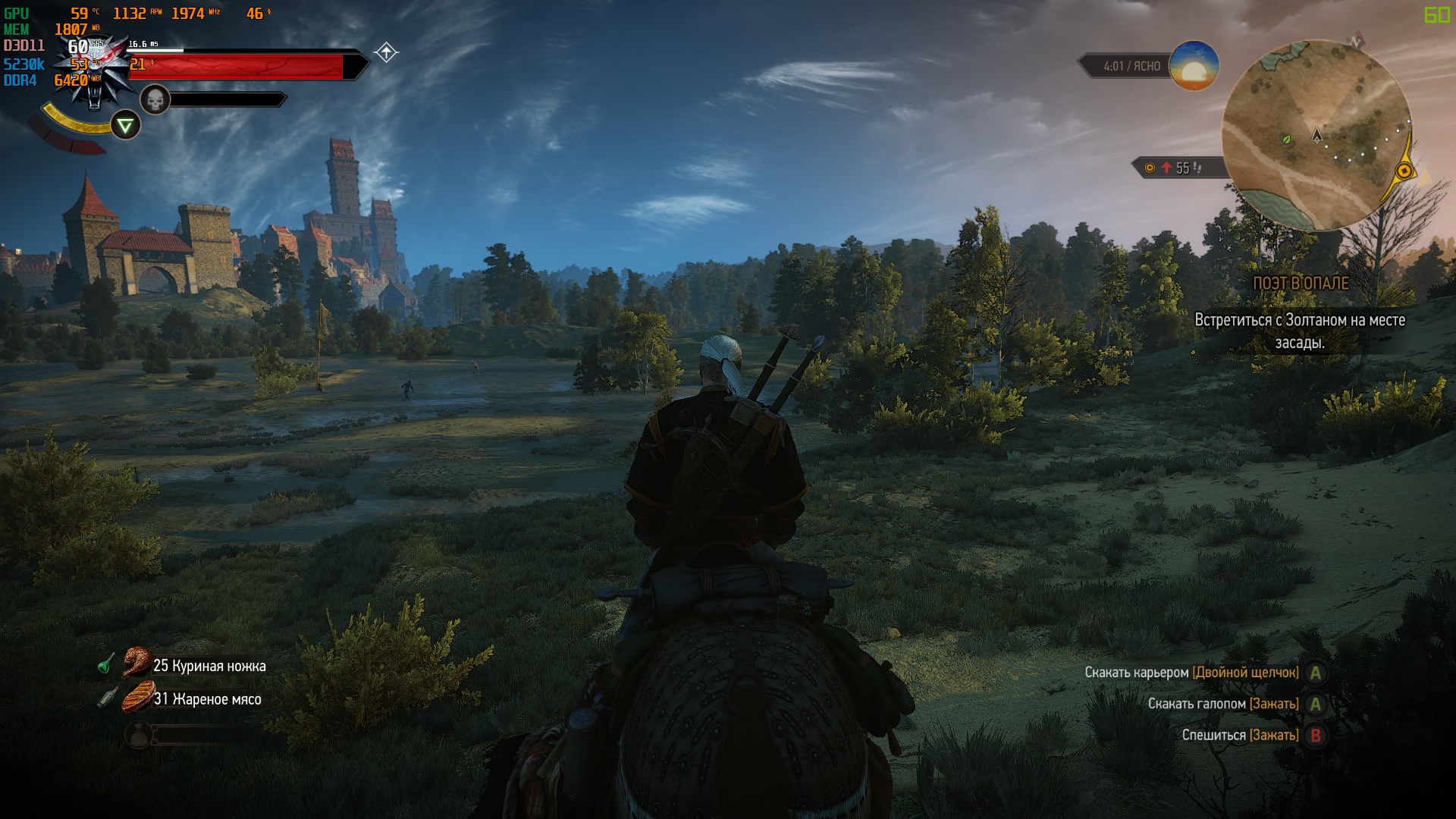Click the diamond buff icon beside health bar
This screenshot has height=819, width=1456.
click(x=386, y=52)
